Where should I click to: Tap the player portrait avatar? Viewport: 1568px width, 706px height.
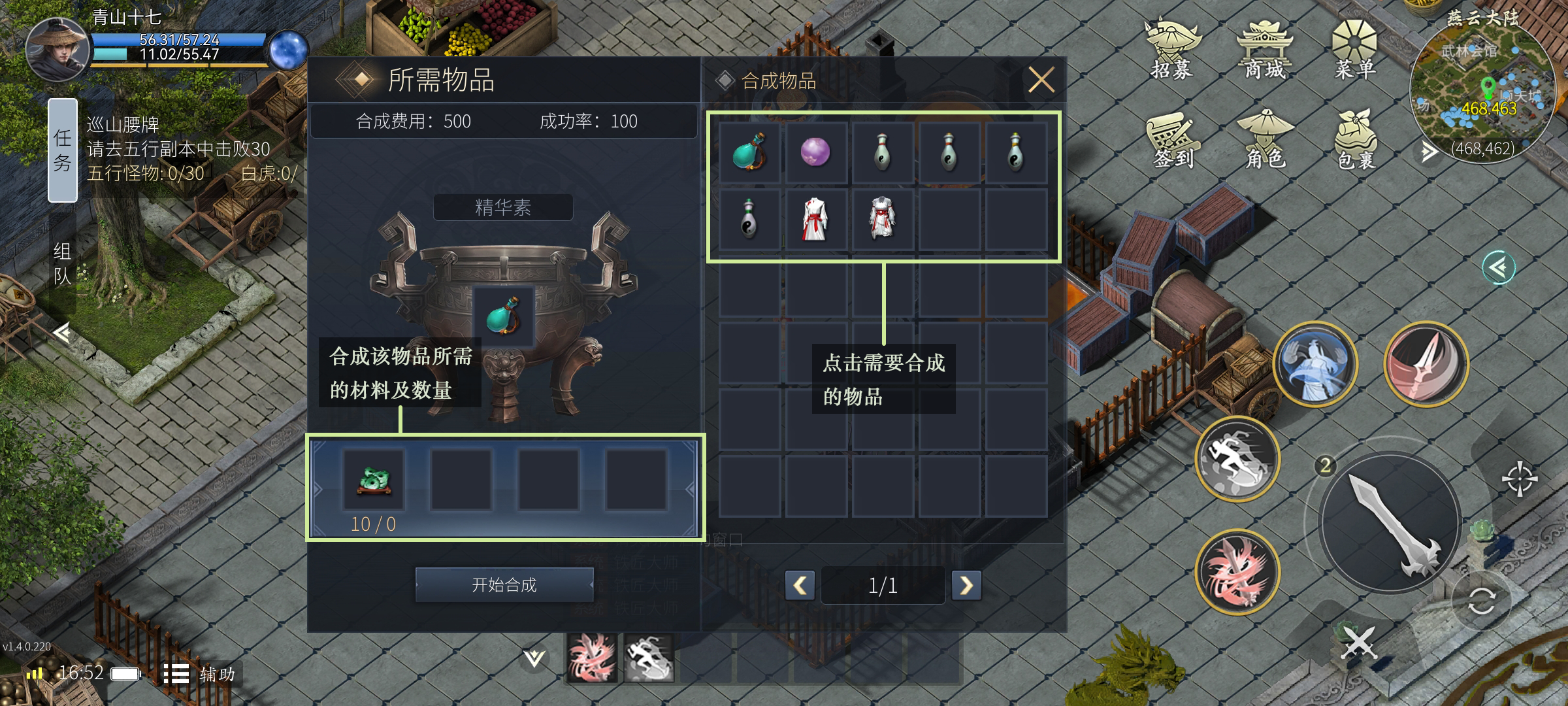click(x=57, y=50)
